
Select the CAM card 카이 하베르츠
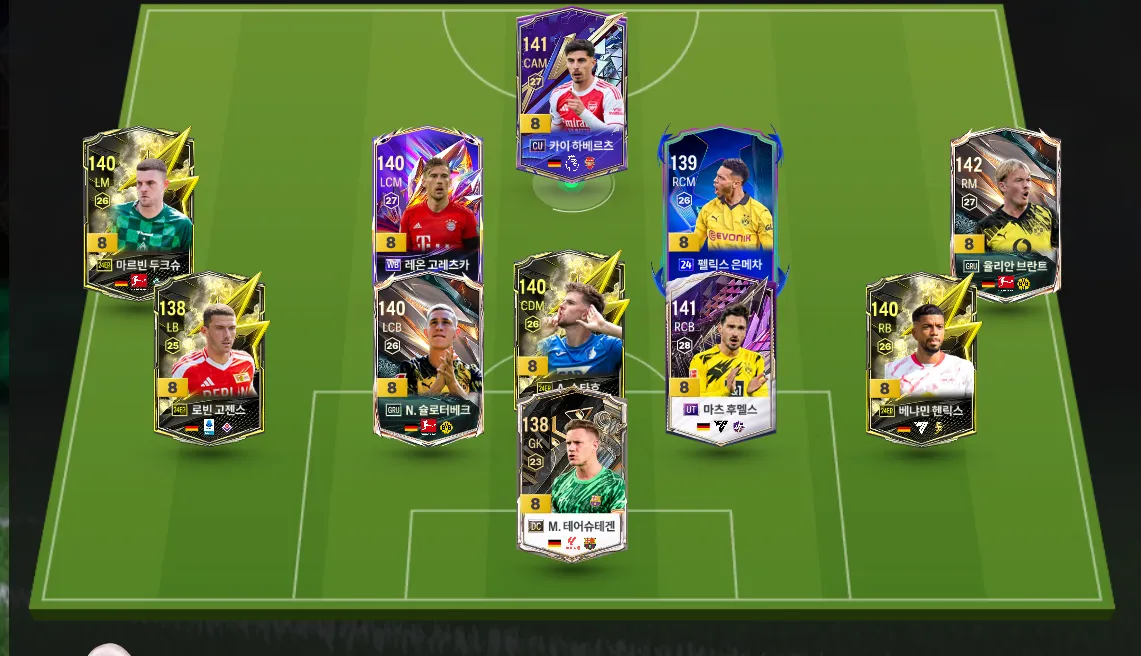point(571,92)
